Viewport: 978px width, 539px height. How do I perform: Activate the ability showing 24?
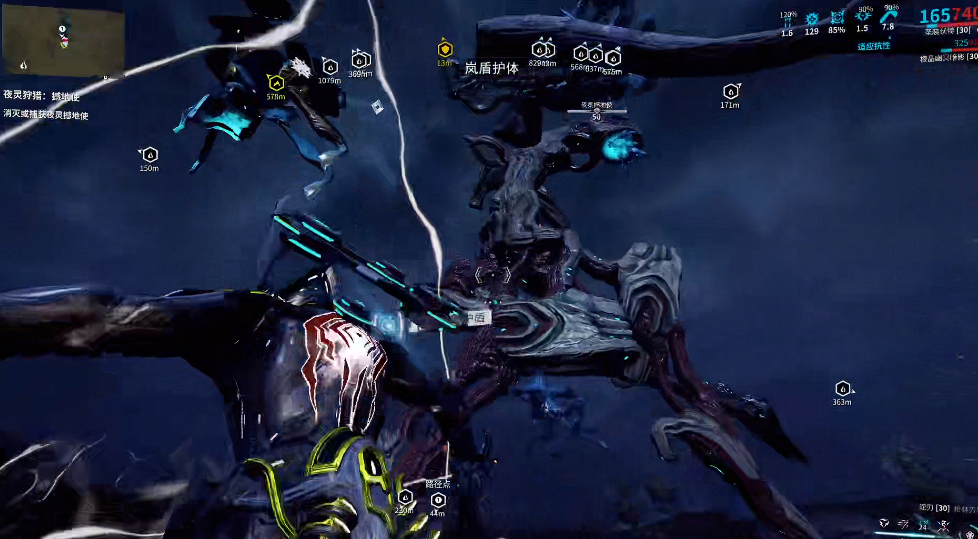pos(923,524)
